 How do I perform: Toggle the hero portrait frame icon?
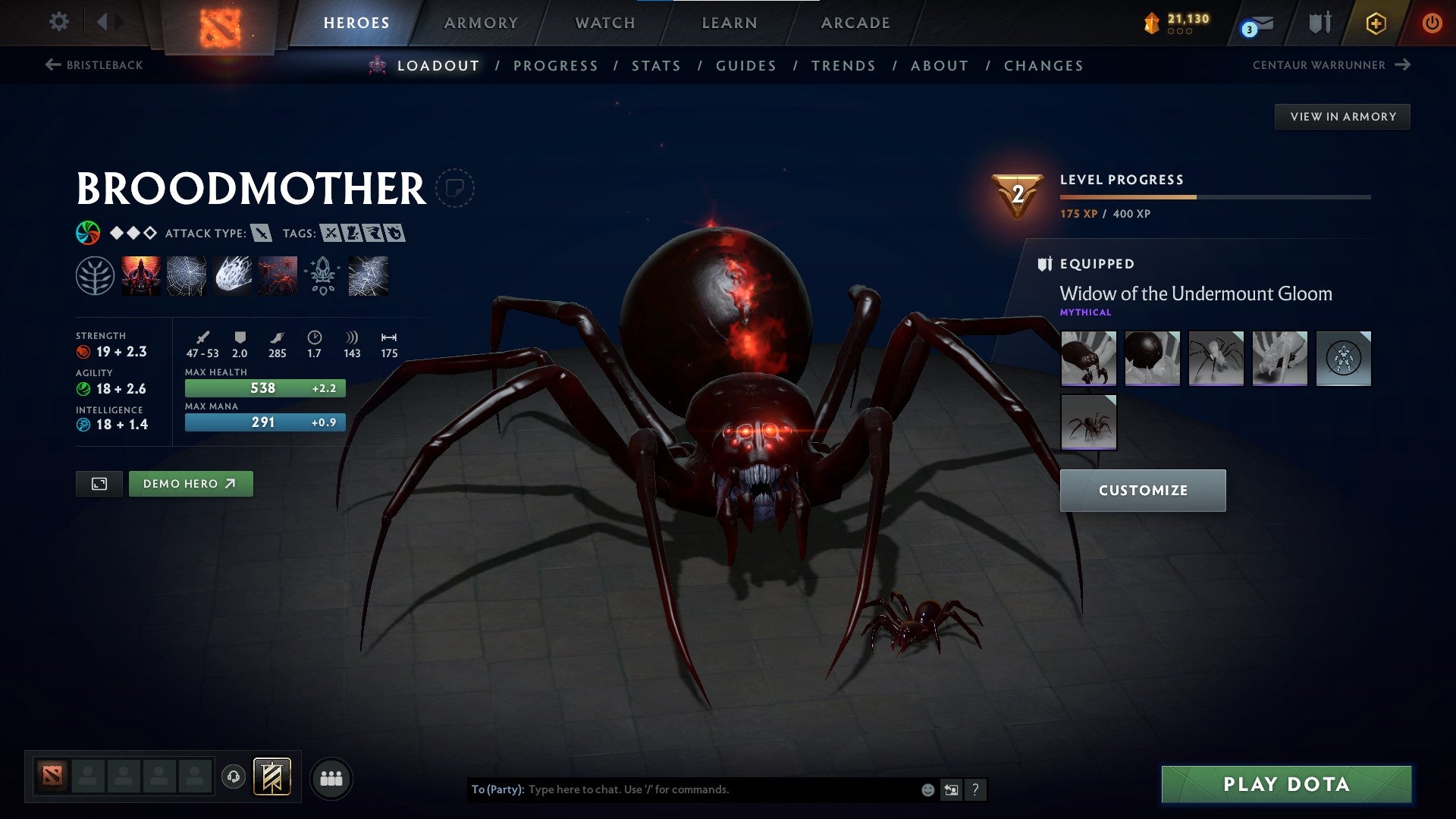coord(100,483)
